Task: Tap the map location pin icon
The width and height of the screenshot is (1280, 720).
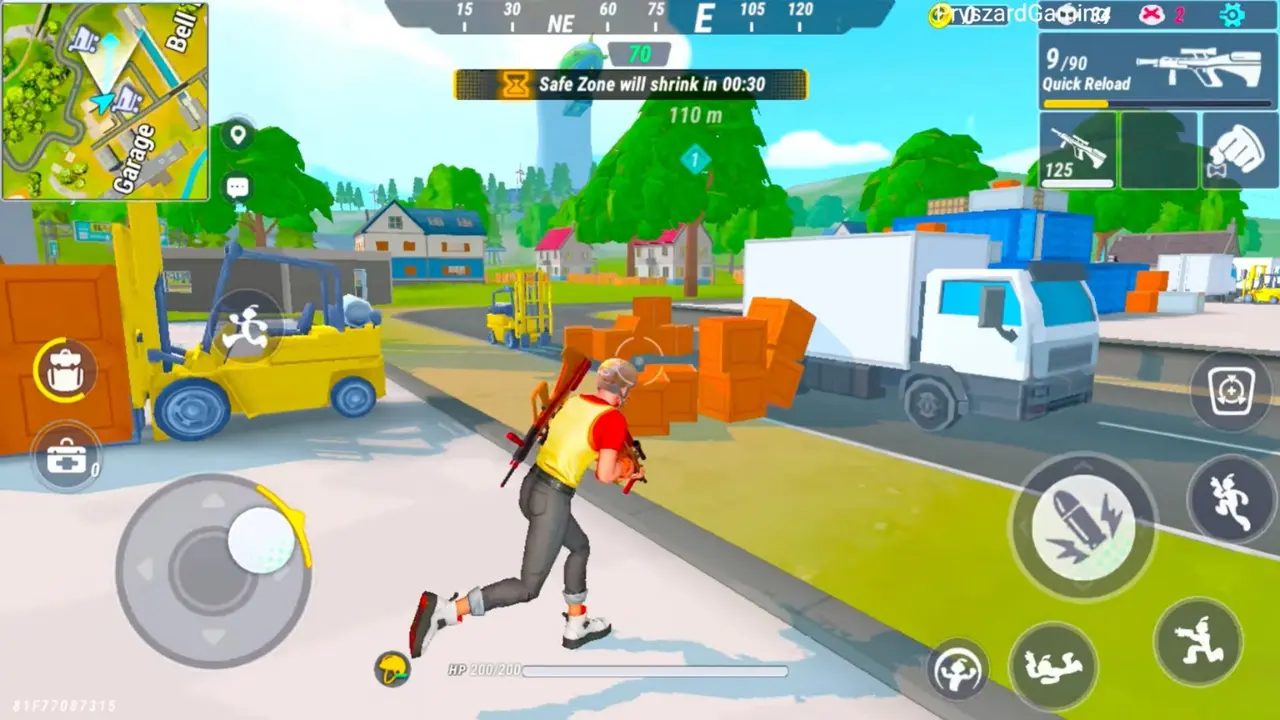Action: (237, 135)
